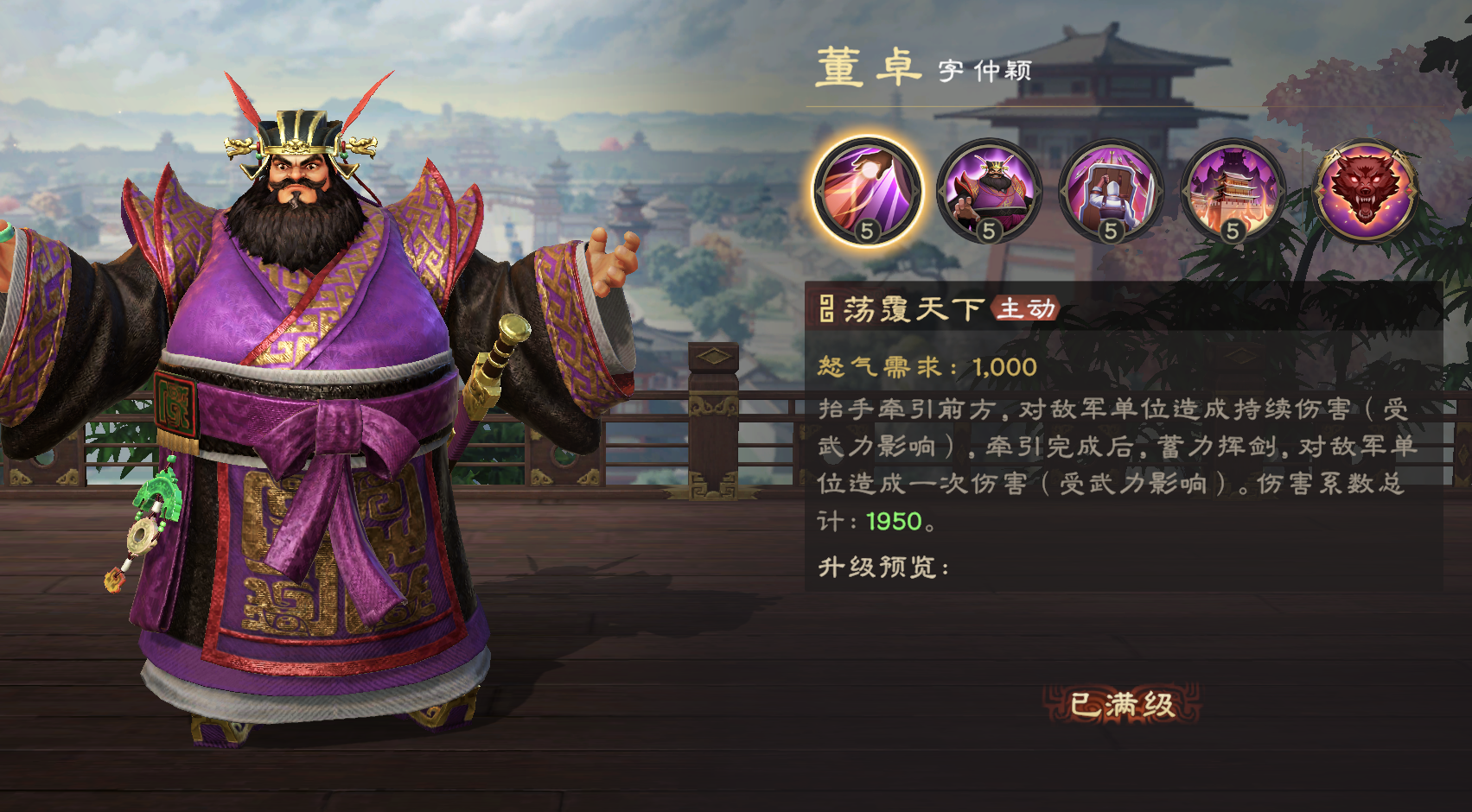This screenshot has height=812, width=1472.
Task: Toggle the 主动 active skill tag
Action: click(1026, 308)
